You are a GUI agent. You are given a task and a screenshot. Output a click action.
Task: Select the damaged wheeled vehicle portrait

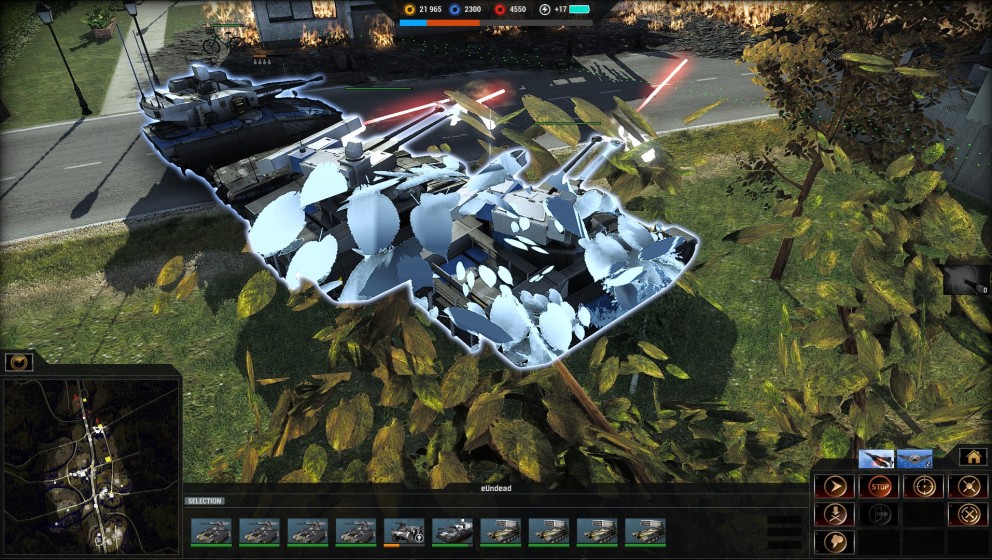pyautogui.click(x=404, y=531)
